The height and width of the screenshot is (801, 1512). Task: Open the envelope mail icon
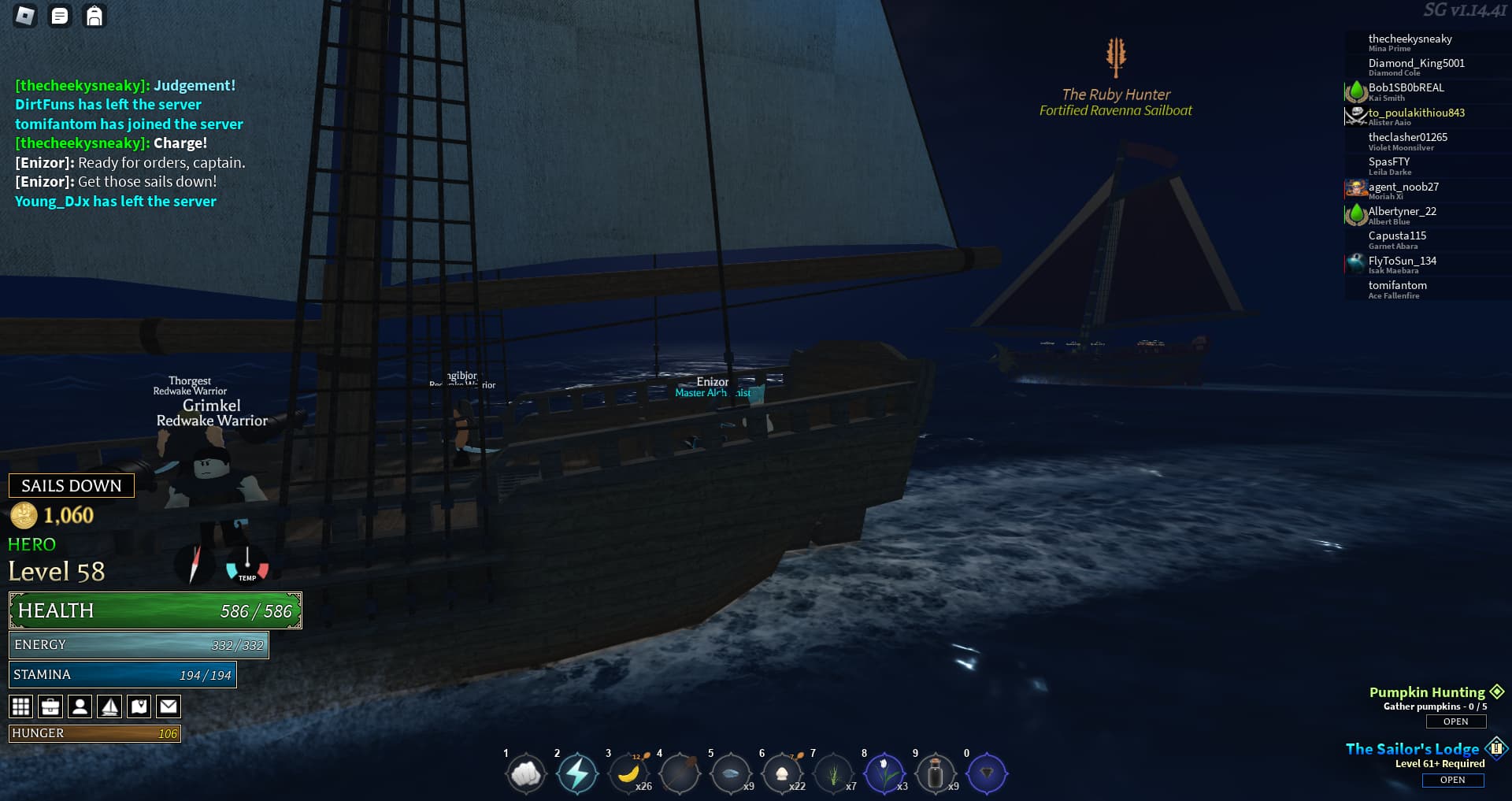[x=169, y=706]
